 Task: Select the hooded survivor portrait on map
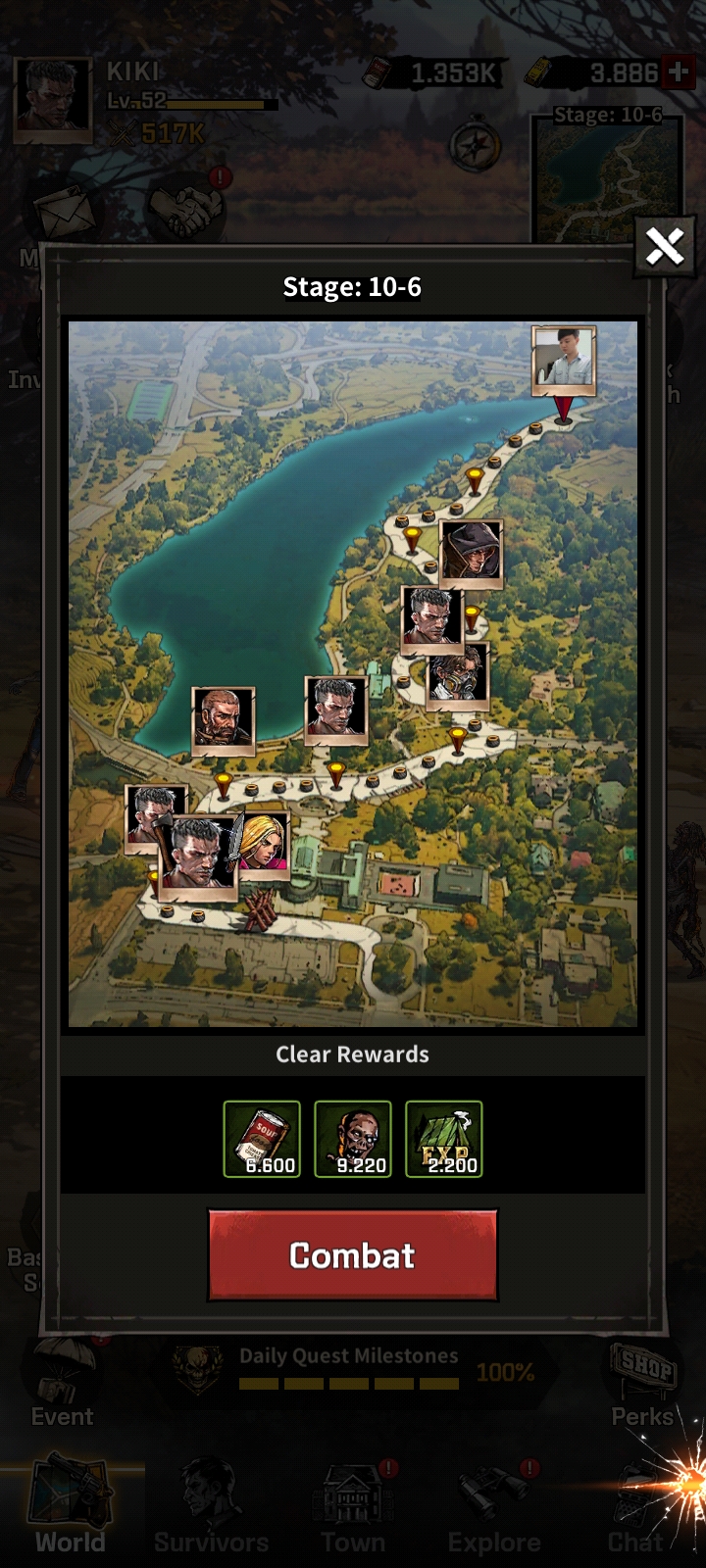point(472,554)
